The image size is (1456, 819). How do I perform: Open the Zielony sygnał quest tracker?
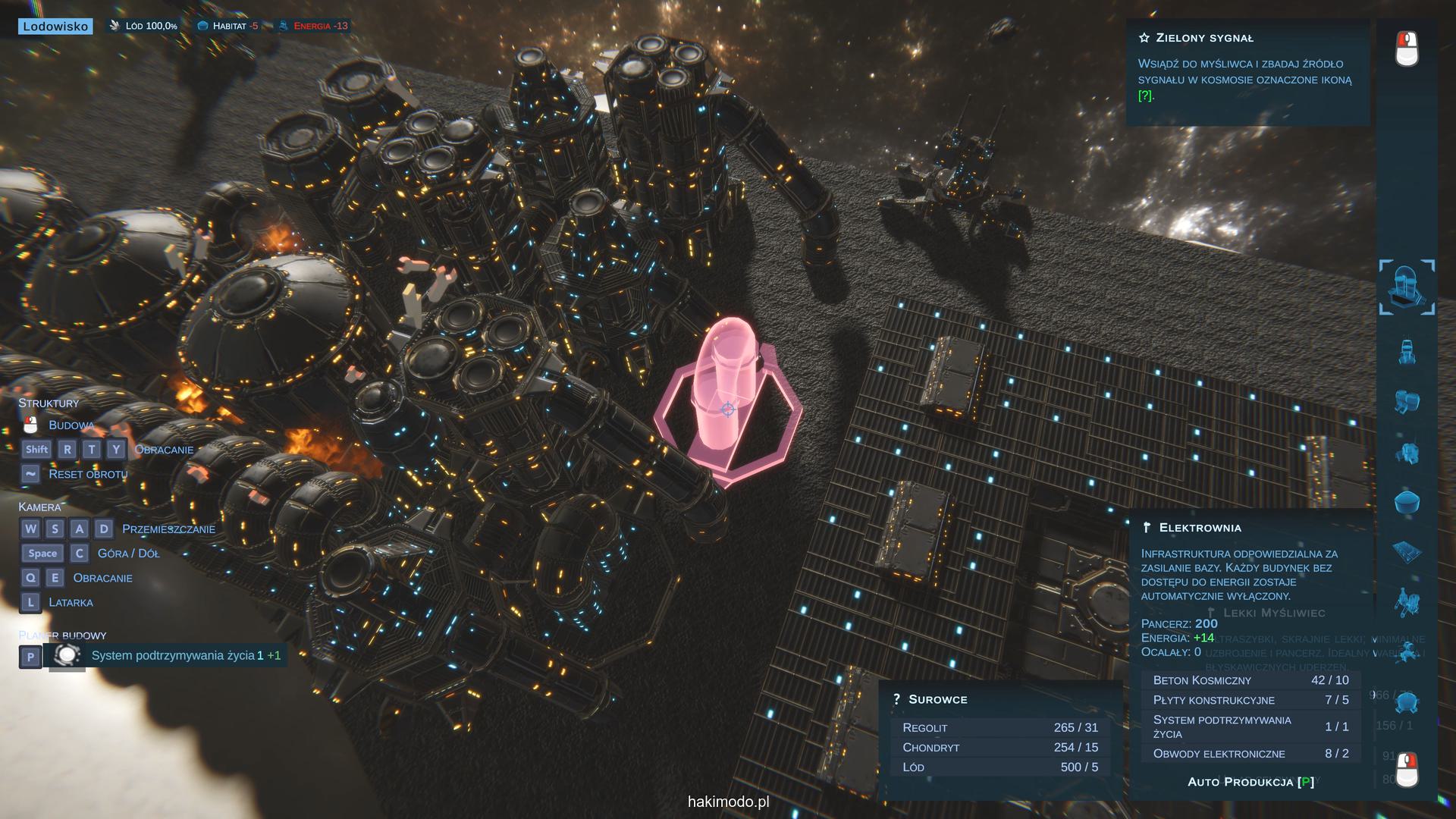click(x=1204, y=38)
